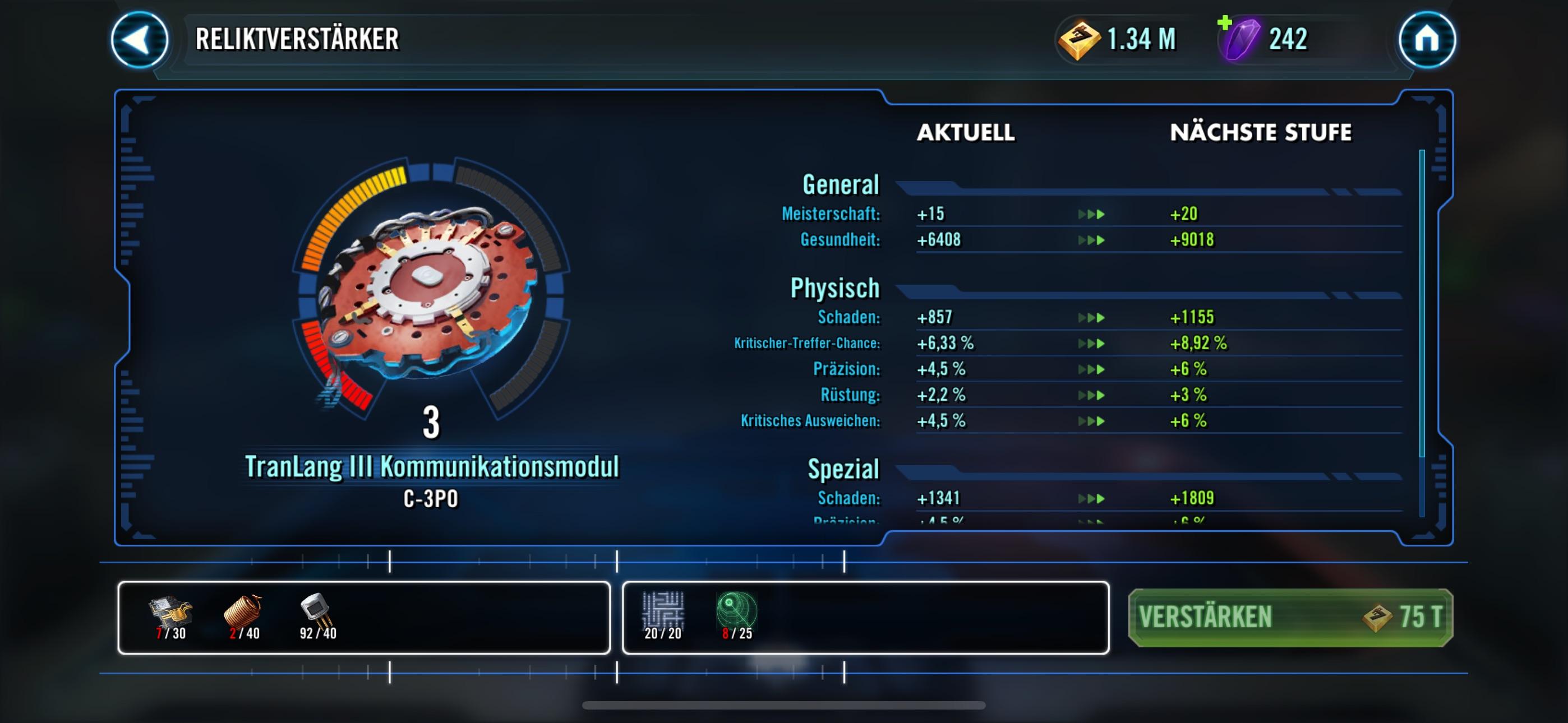Viewport: 1568px width, 723px height.
Task: Add more purple crystals with plus icon
Action: point(1225,24)
